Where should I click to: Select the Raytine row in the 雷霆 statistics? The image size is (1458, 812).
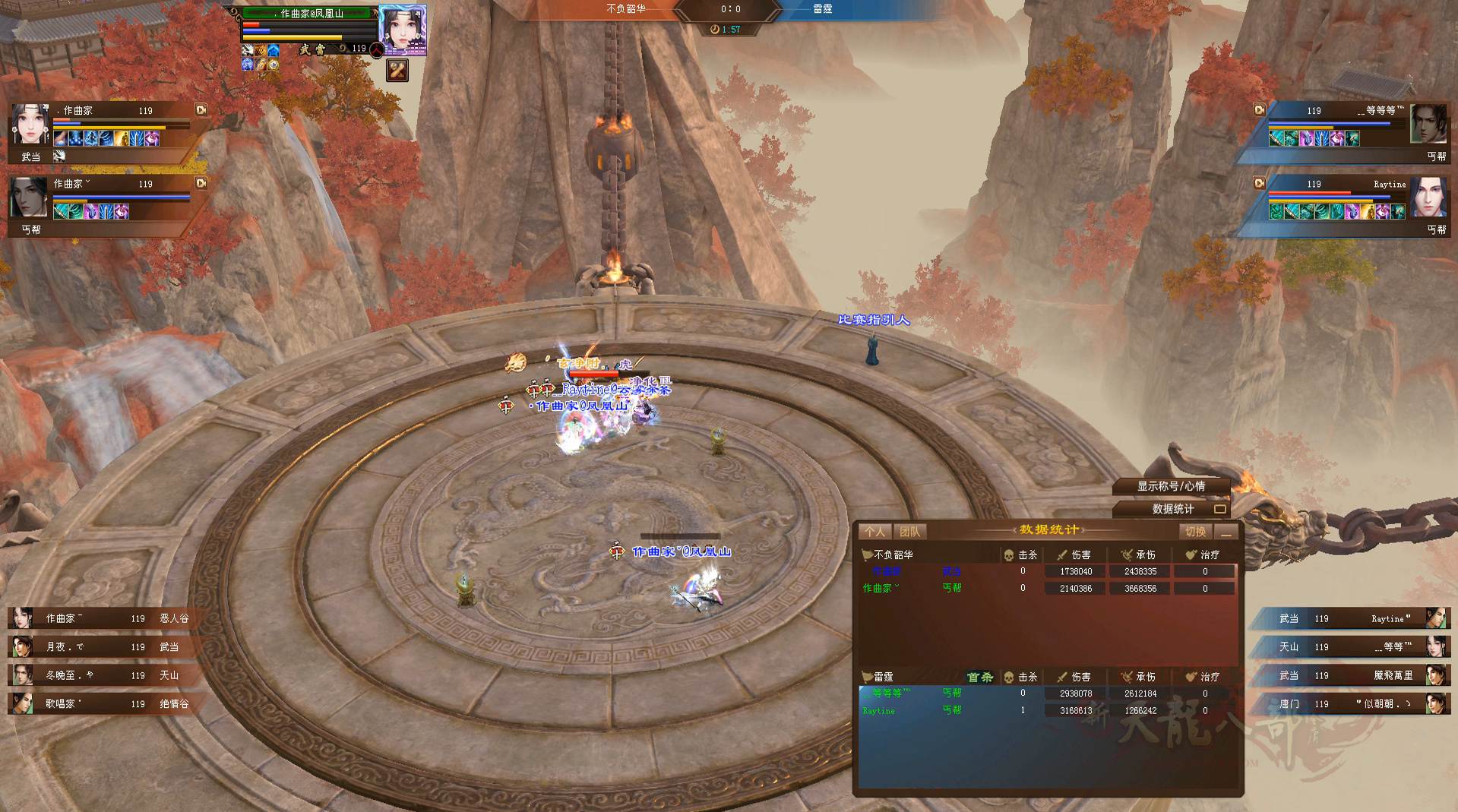coord(1047,711)
